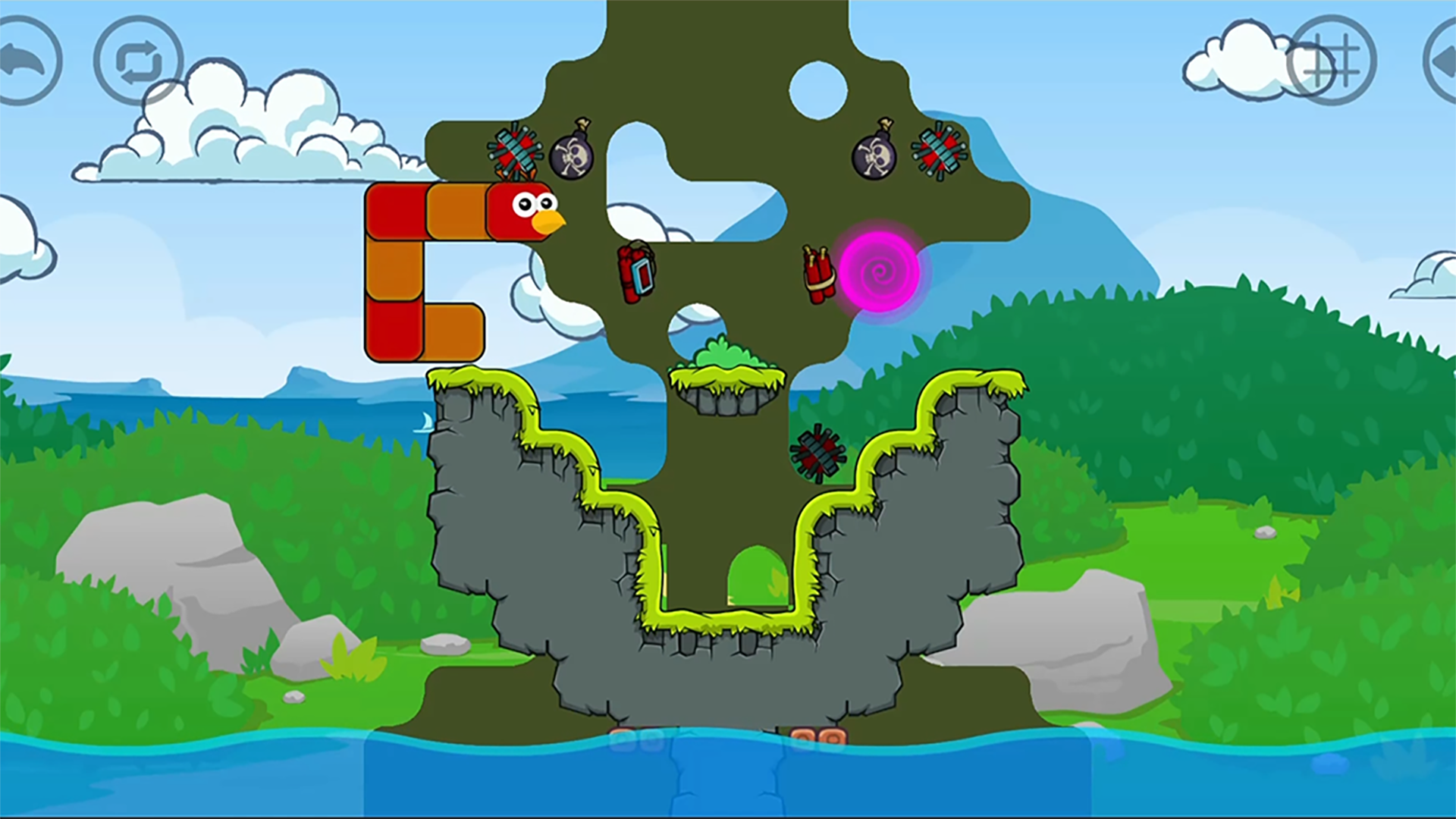Click the hole in the dark terrain
Viewport: 1456px width, 819px height.
[819, 87]
